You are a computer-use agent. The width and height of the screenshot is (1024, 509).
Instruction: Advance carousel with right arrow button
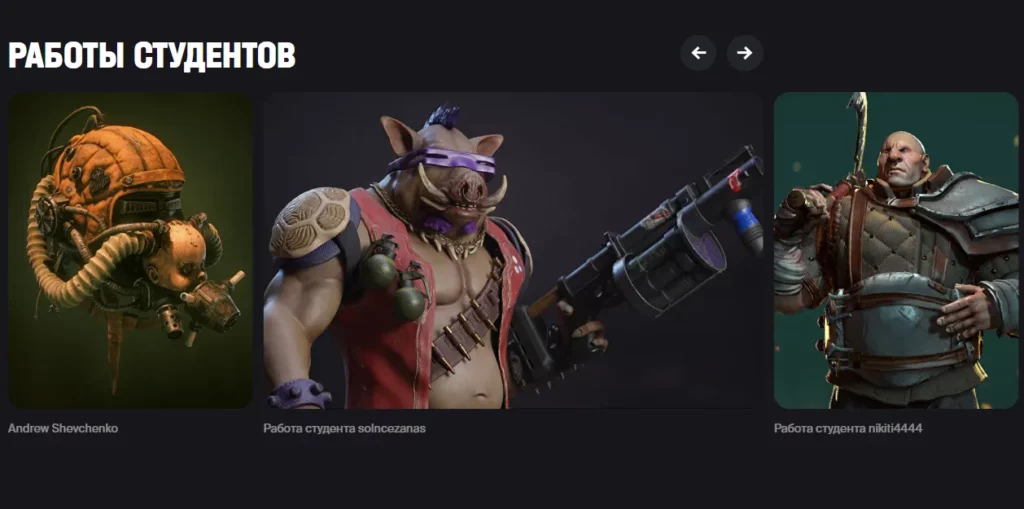pyautogui.click(x=745, y=53)
